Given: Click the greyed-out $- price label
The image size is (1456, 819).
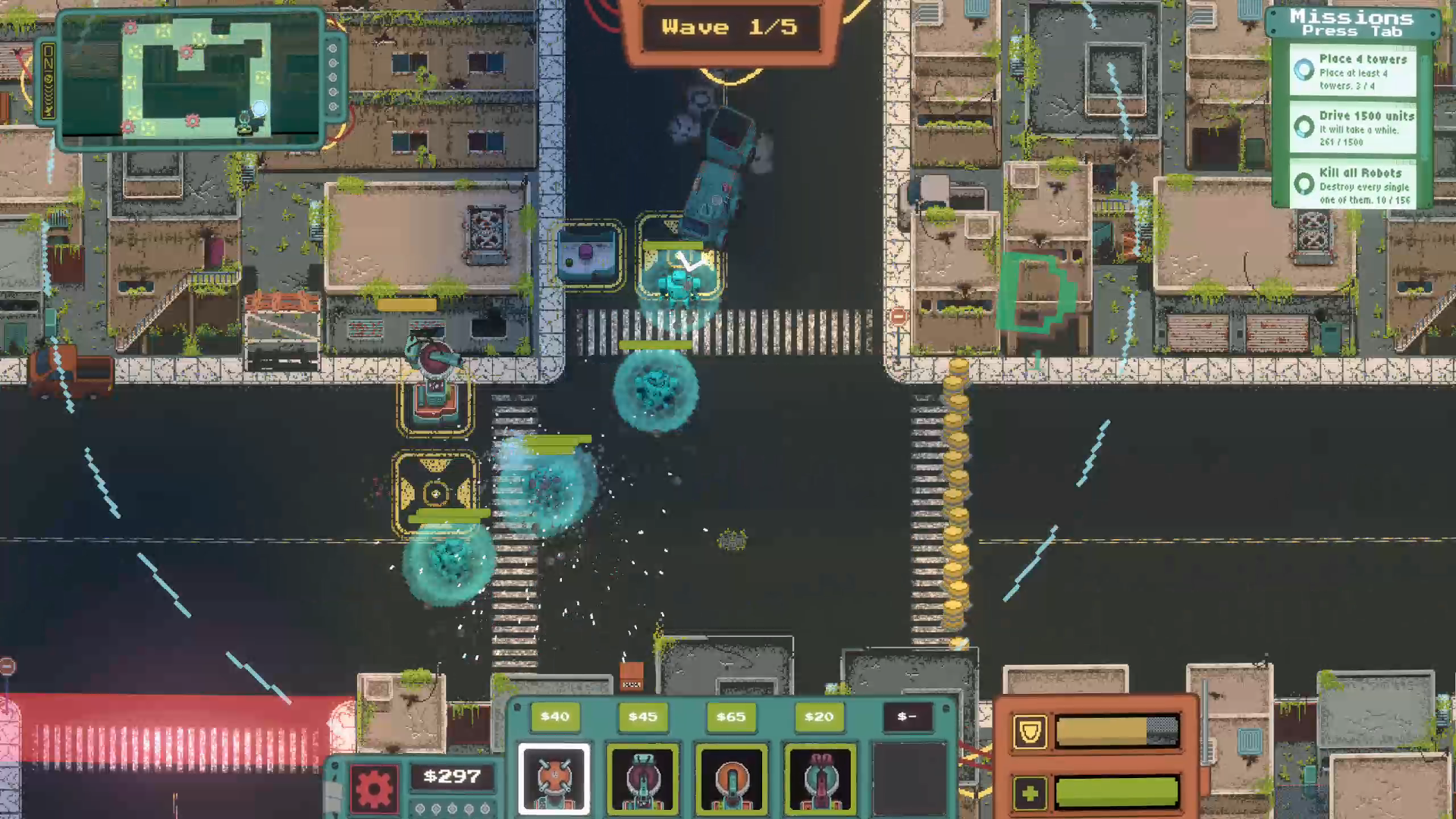Looking at the screenshot, I should click(907, 716).
